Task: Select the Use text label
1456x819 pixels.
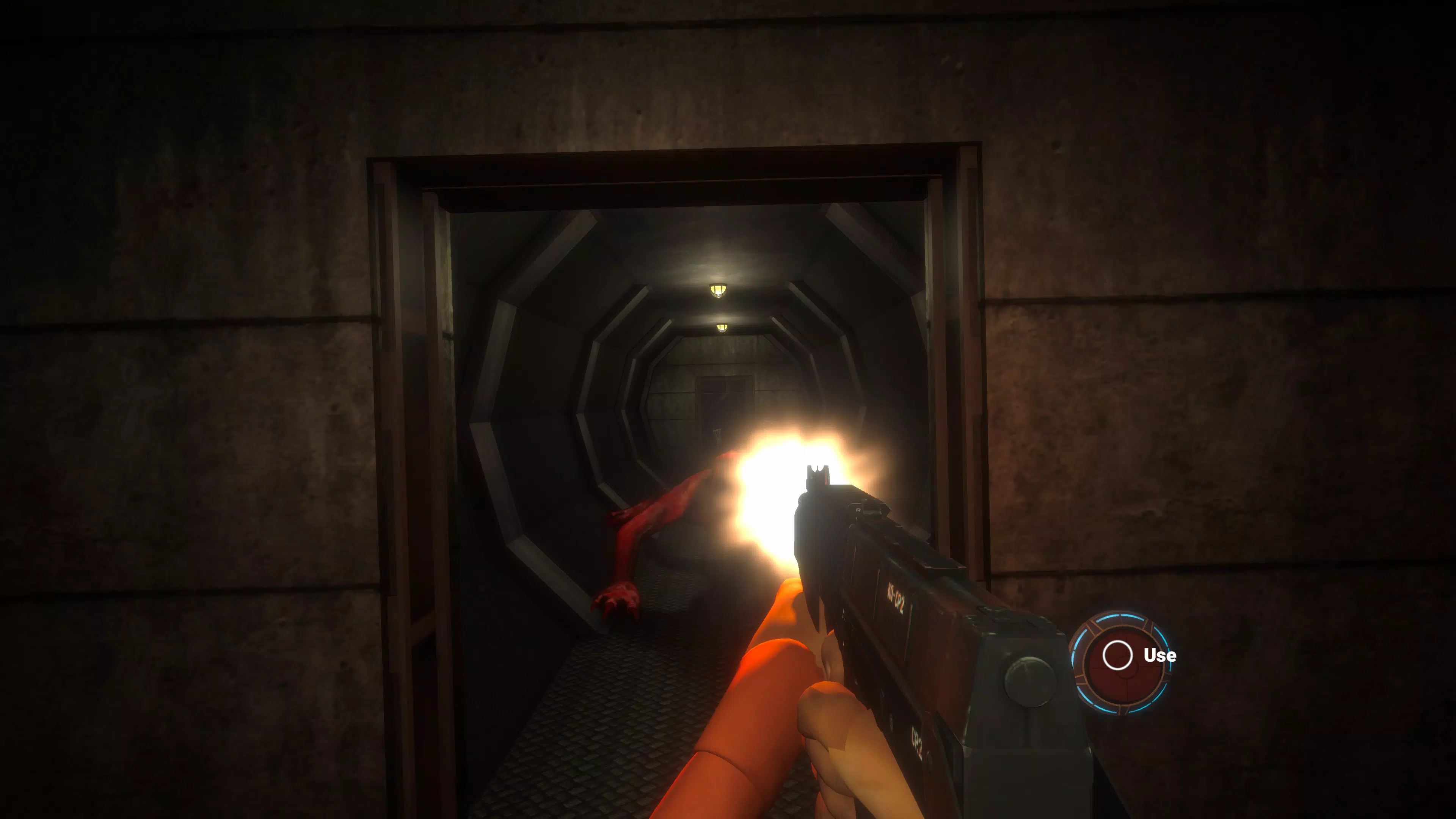Action: [1160, 656]
